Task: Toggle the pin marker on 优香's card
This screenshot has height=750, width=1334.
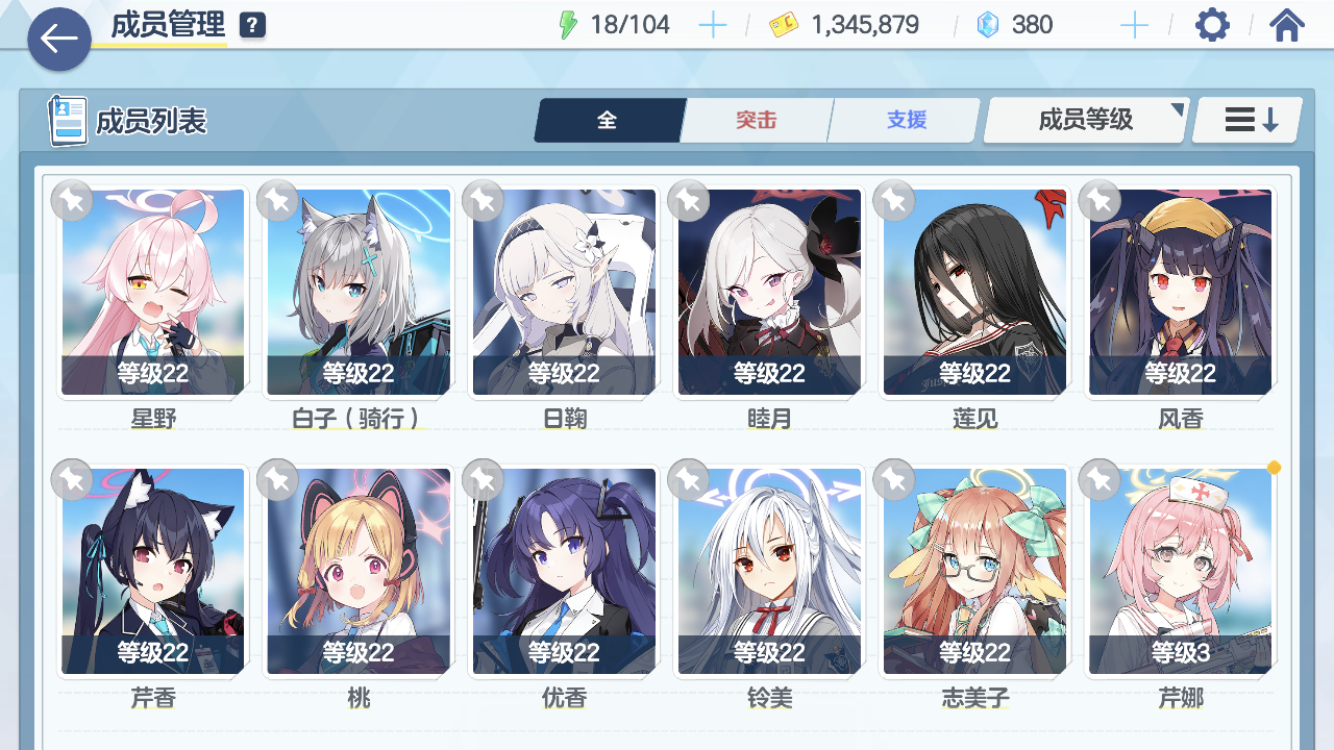Action: 481,480
